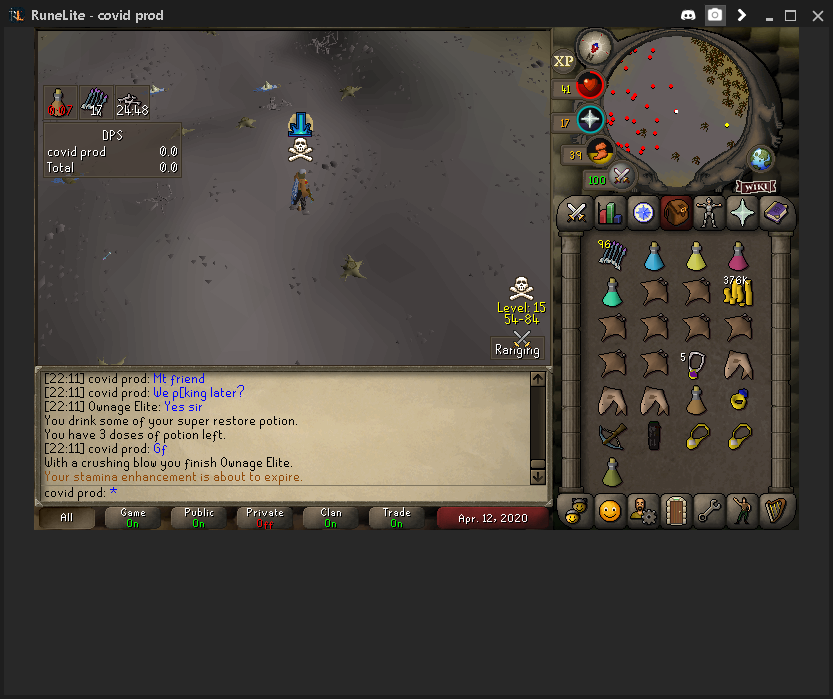
Task: Toggle the Public chat filter
Action: (198, 517)
